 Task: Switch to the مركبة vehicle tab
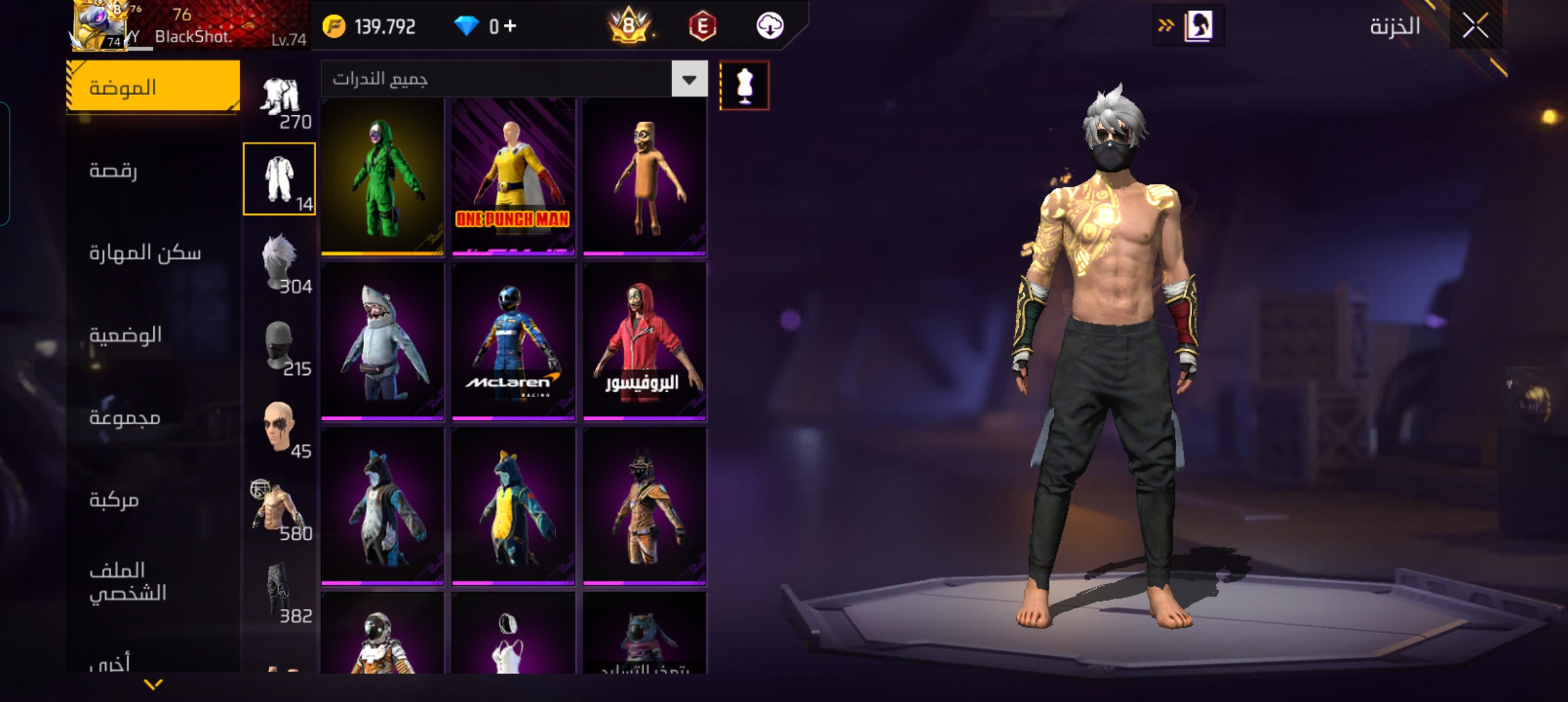click(114, 499)
